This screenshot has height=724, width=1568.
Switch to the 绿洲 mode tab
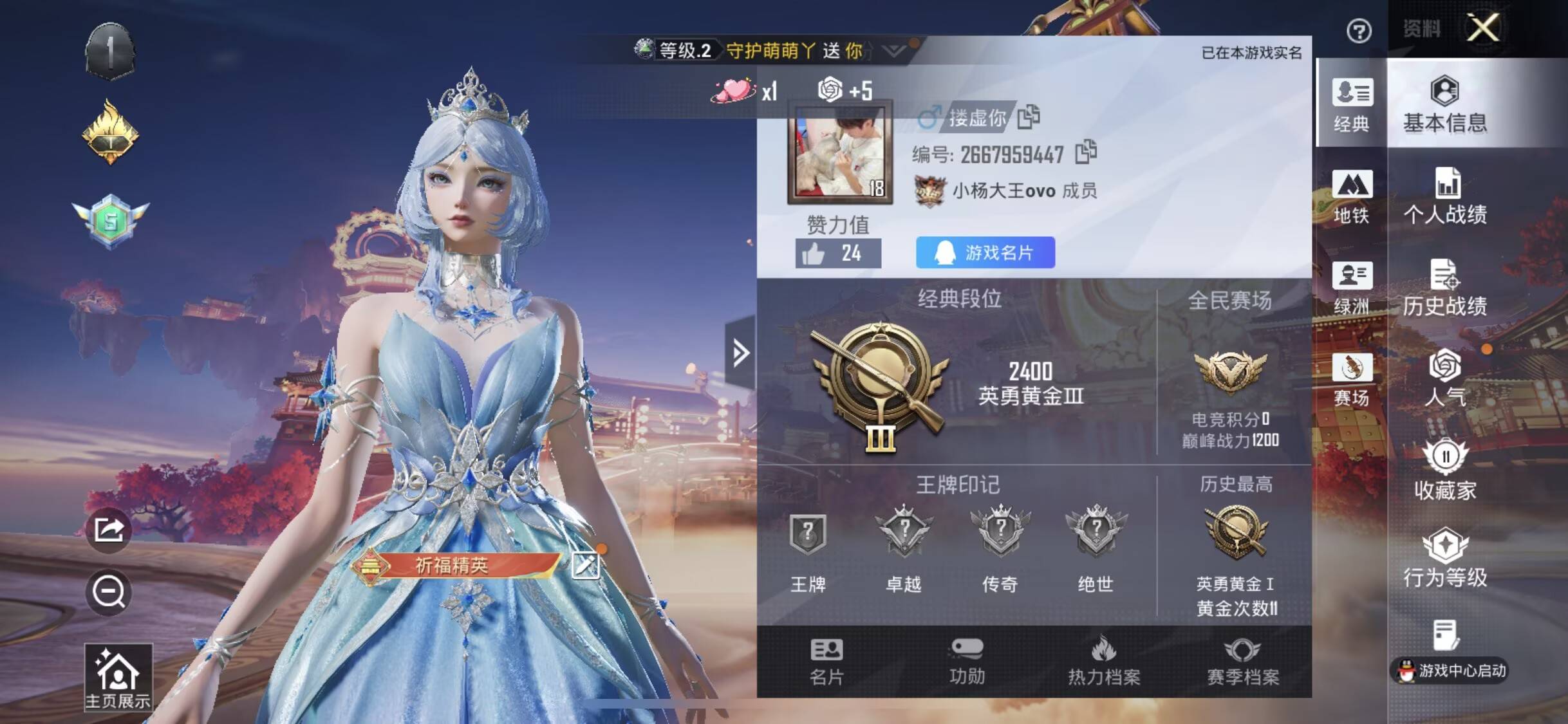click(x=1352, y=288)
